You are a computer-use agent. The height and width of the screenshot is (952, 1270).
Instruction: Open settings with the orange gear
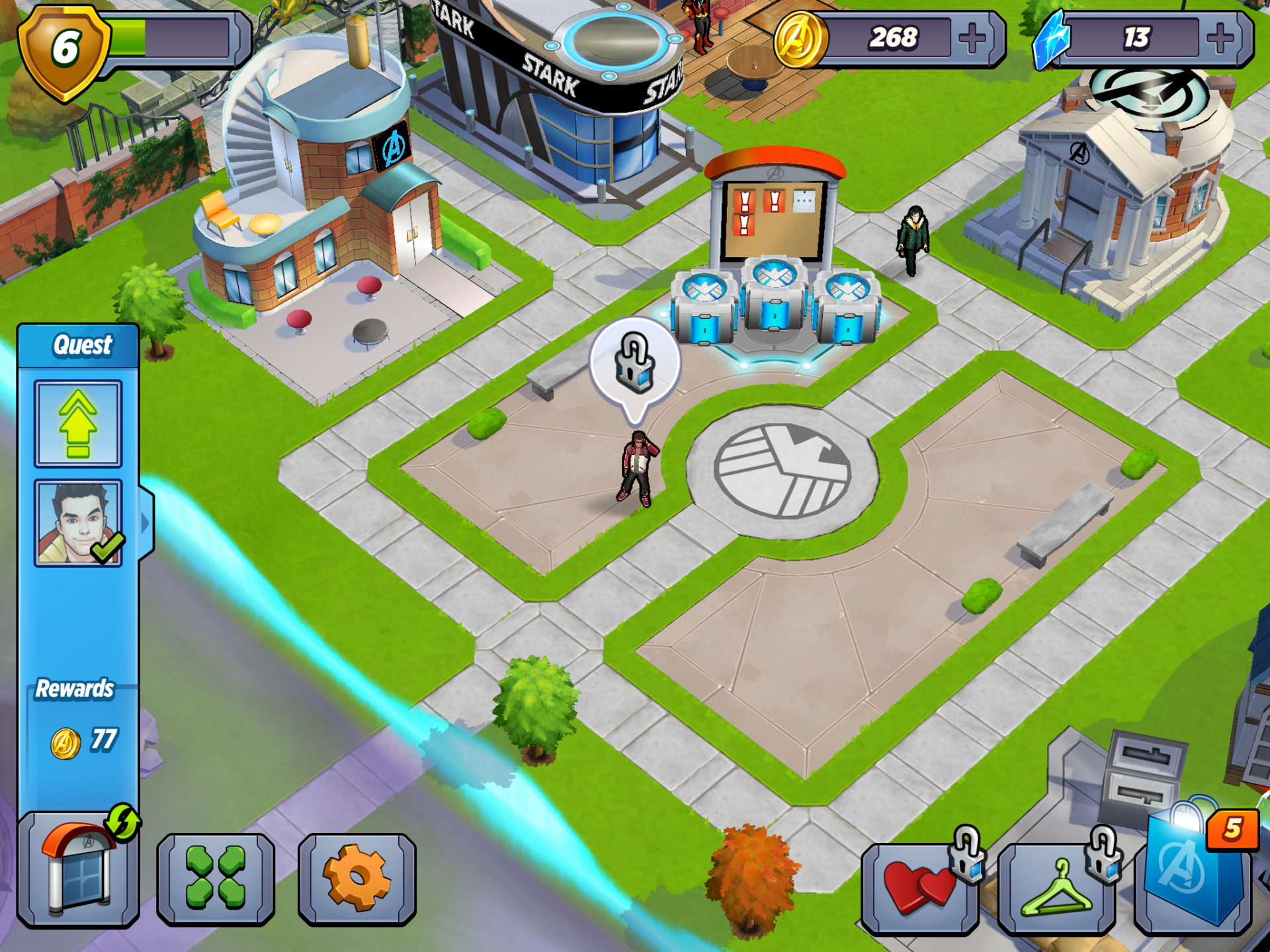pyautogui.click(x=357, y=878)
